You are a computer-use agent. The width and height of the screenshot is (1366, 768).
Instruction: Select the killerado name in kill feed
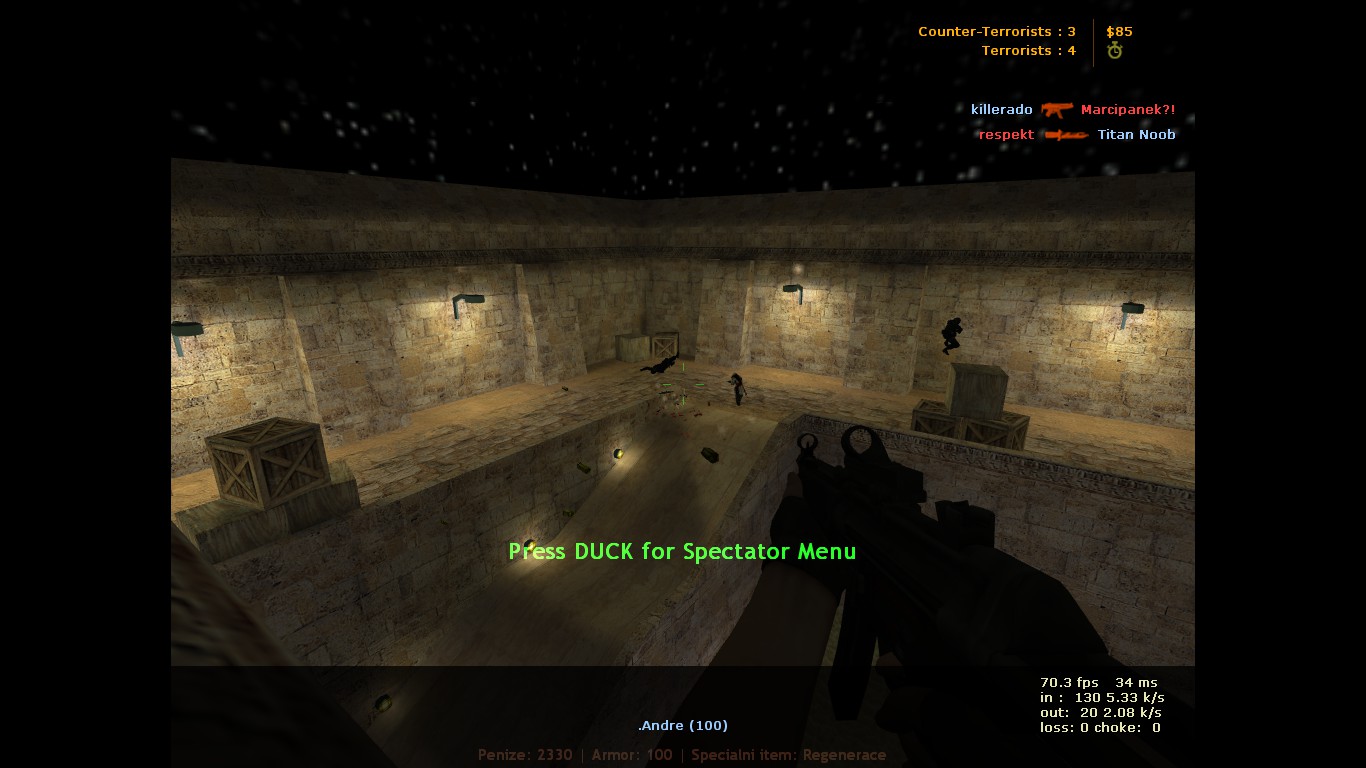coord(1001,110)
